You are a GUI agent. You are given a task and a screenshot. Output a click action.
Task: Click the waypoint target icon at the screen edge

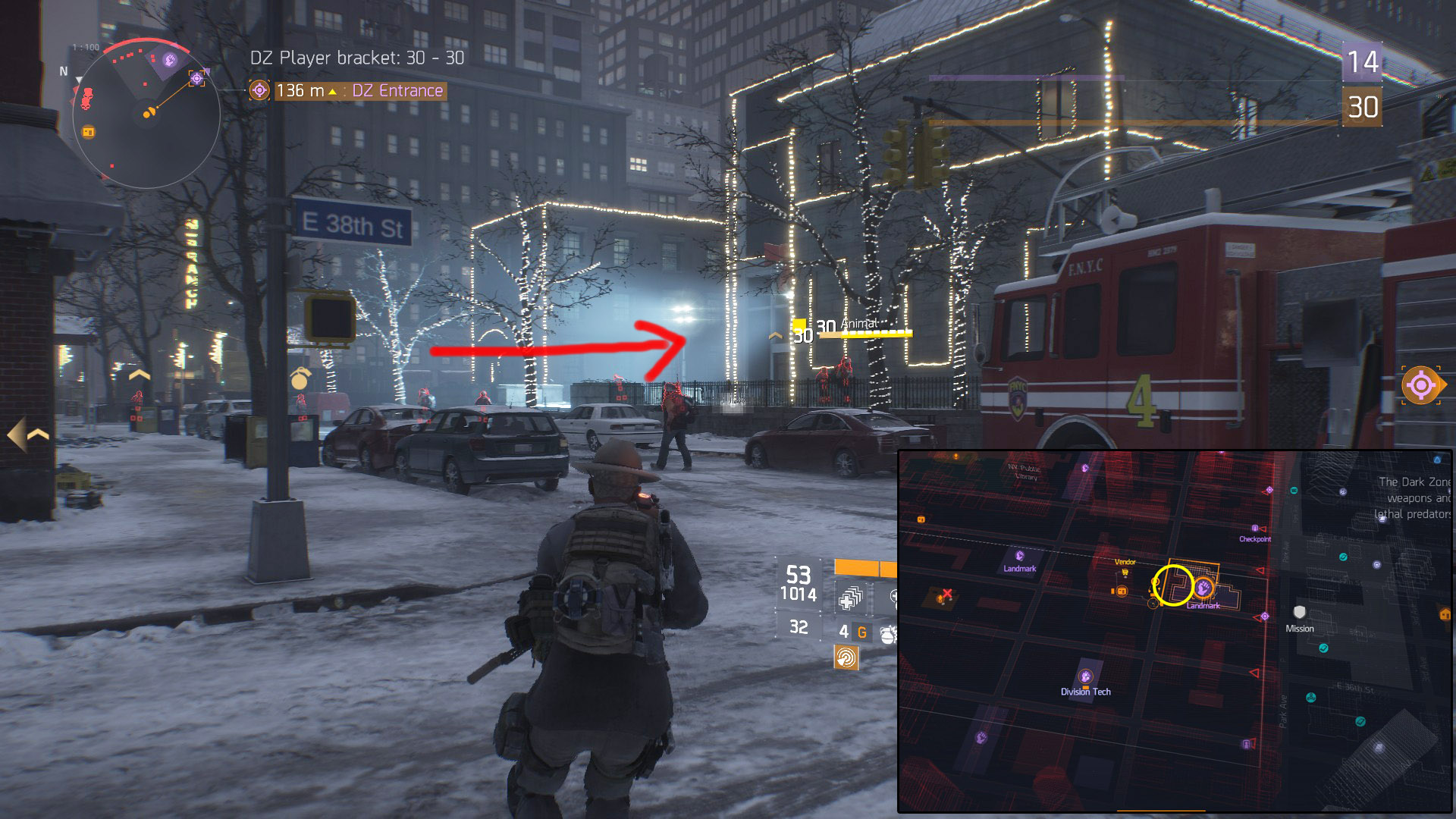(x=1420, y=386)
